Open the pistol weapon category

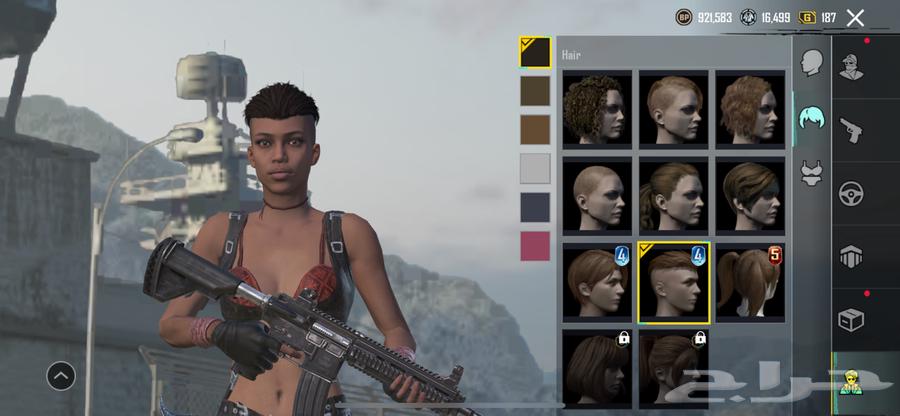[851, 129]
